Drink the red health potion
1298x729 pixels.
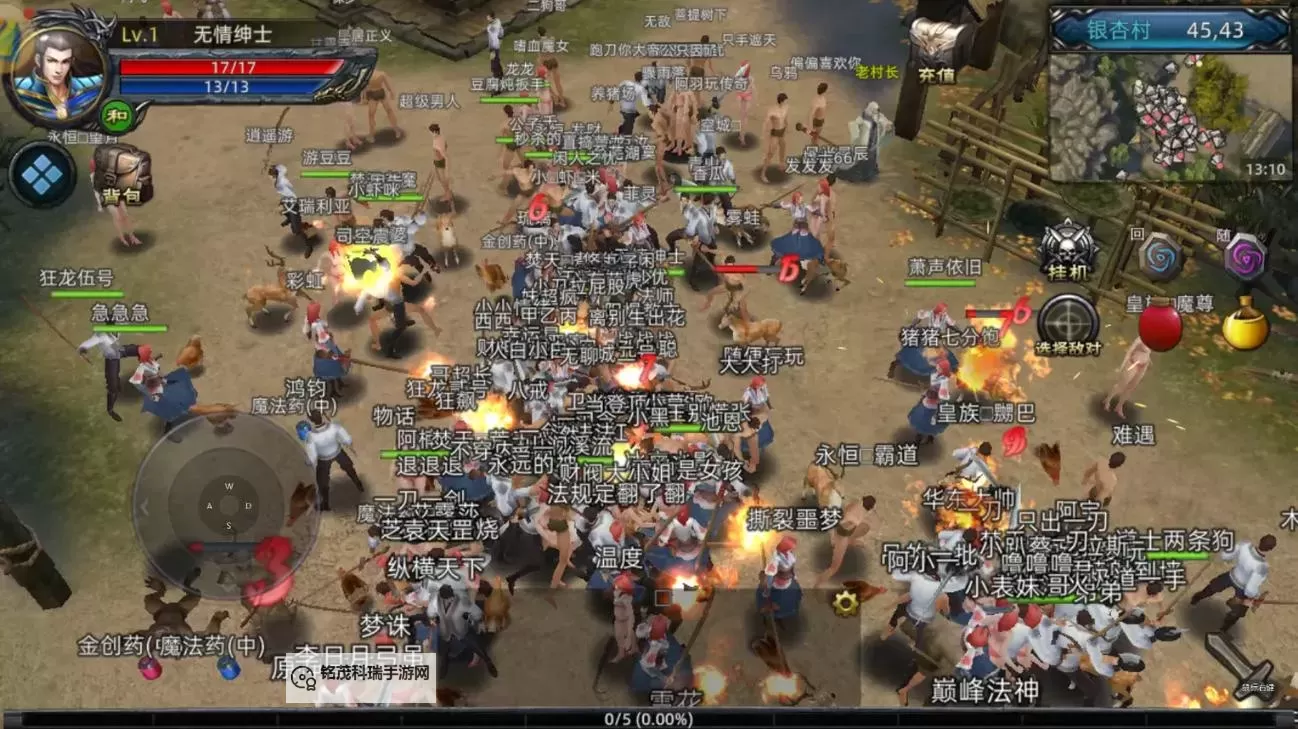[1160, 327]
